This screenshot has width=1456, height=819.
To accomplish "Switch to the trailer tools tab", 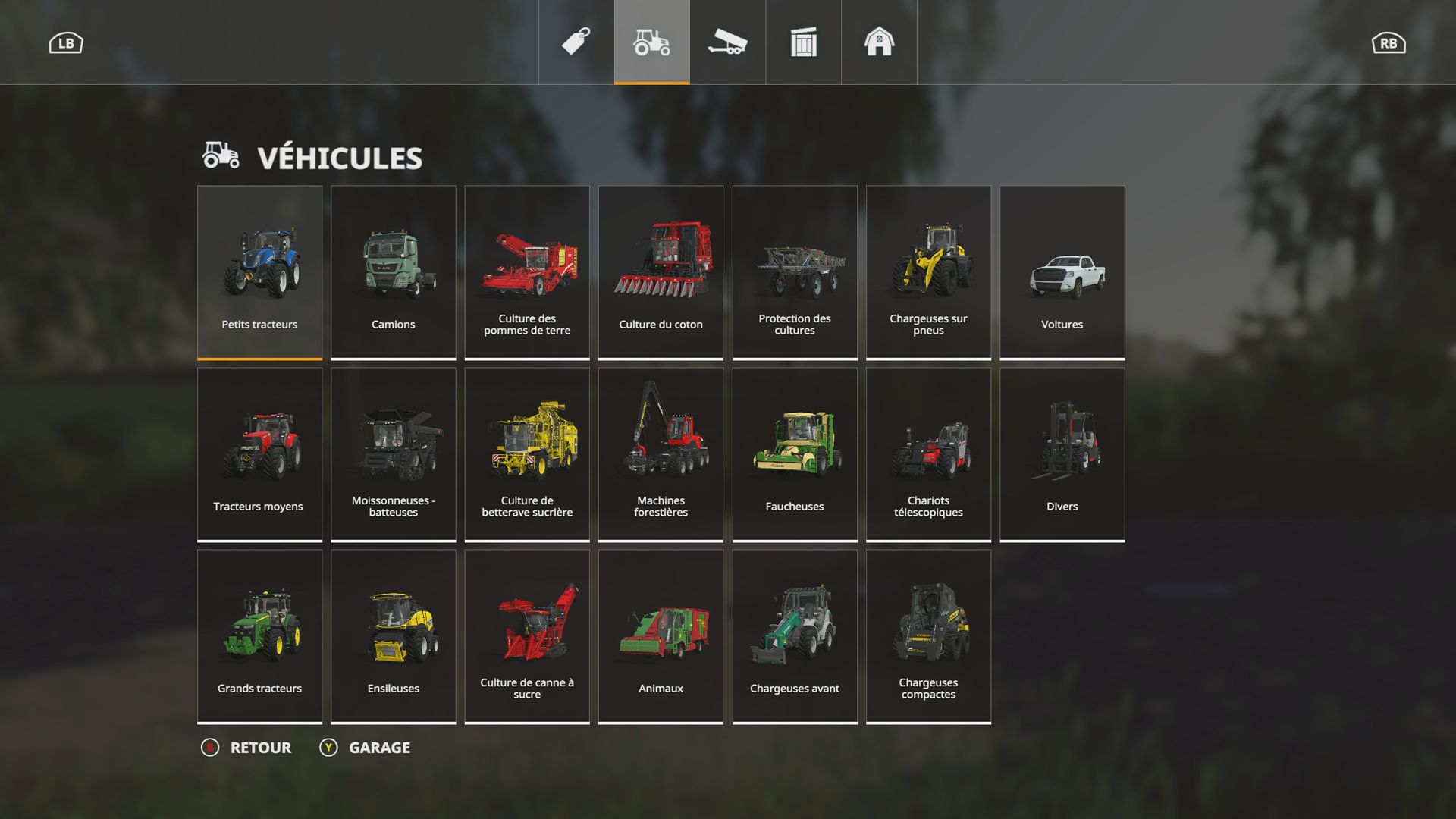I will point(726,42).
